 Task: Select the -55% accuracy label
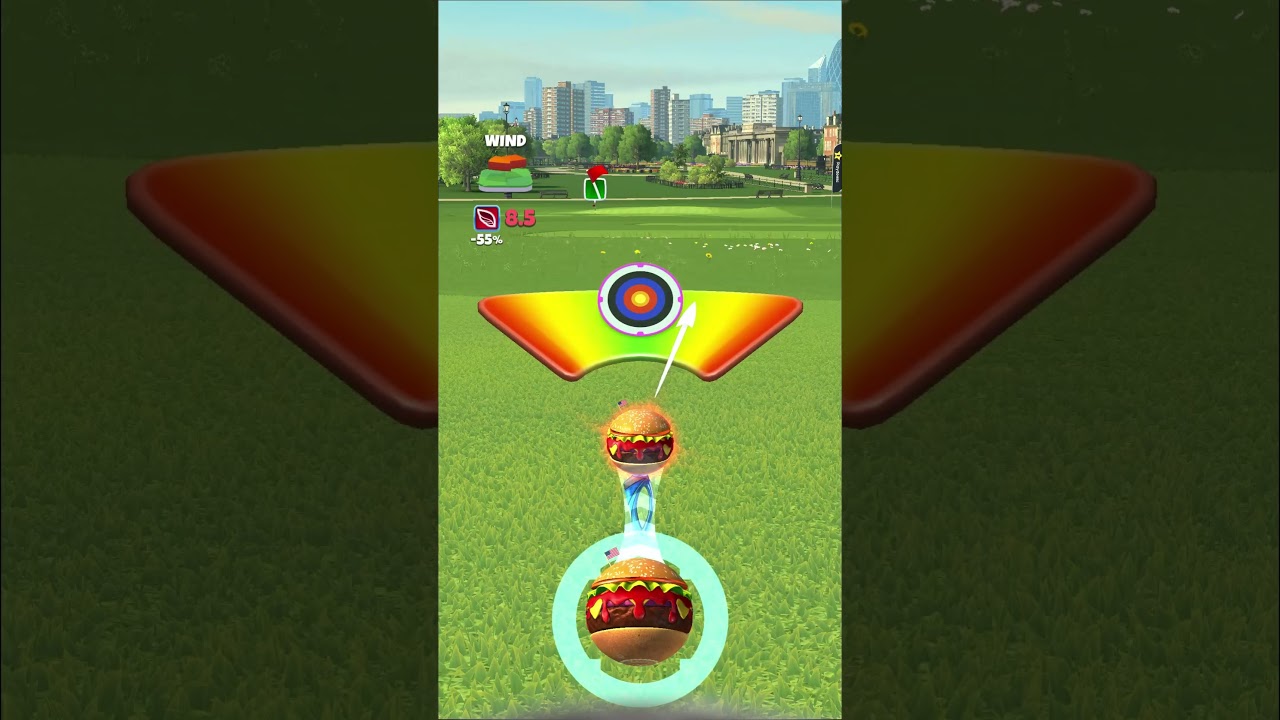488,238
